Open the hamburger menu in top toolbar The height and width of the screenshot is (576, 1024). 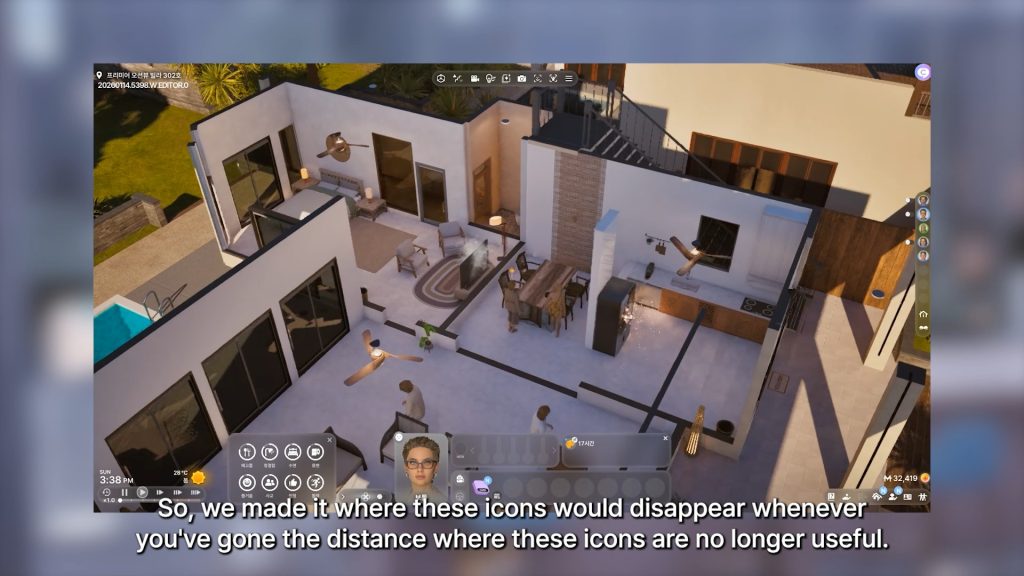(569, 78)
